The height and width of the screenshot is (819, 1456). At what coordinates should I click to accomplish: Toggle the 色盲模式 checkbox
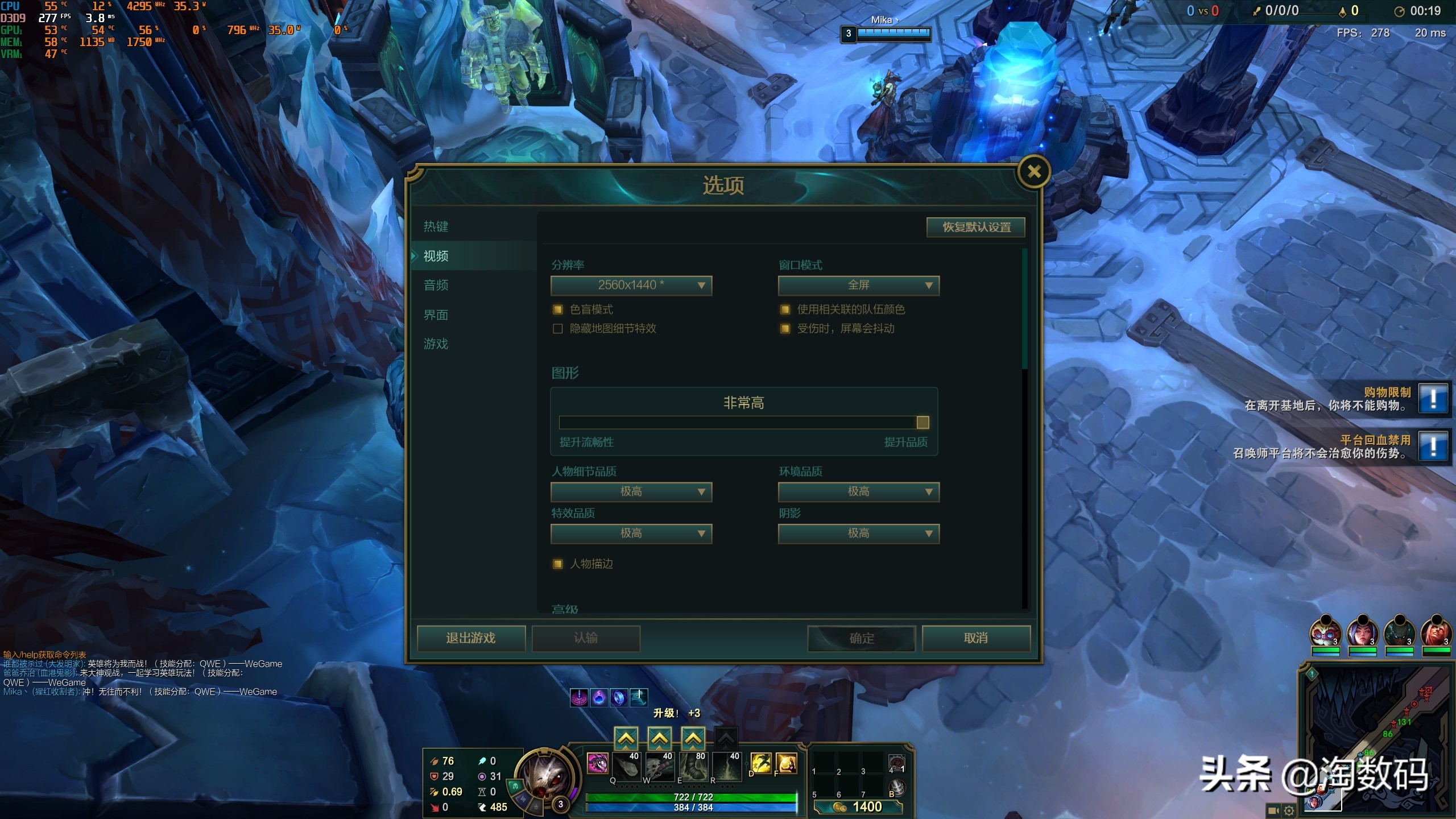click(557, 309)
